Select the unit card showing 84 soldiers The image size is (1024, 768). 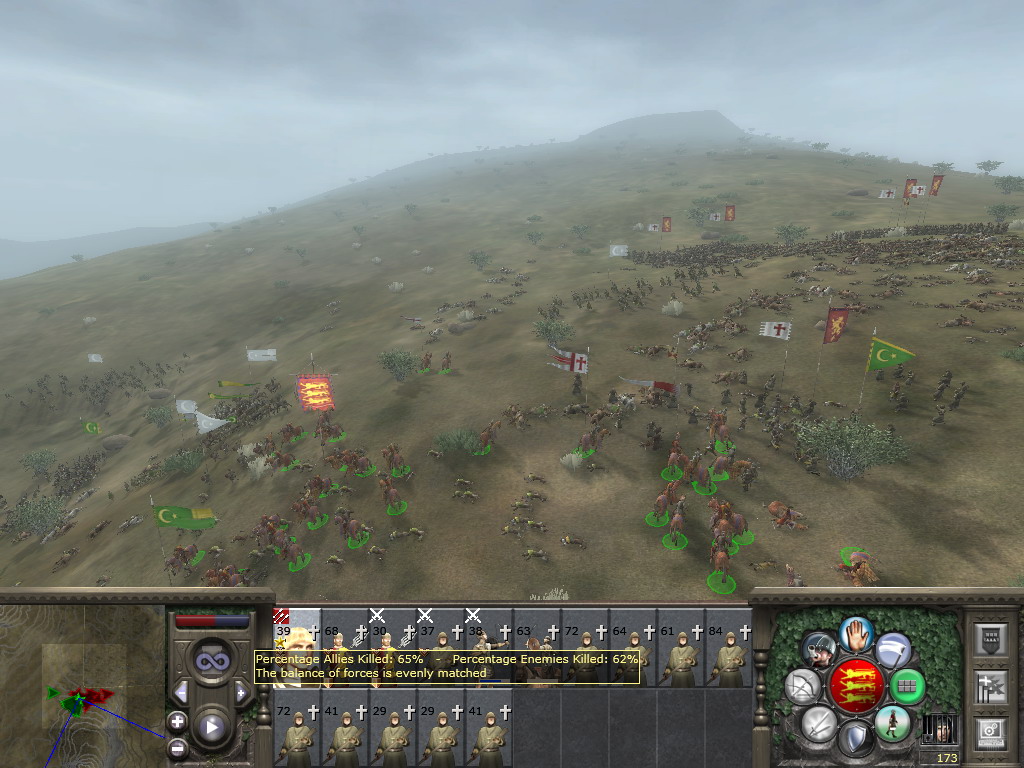tap(729, 655)
